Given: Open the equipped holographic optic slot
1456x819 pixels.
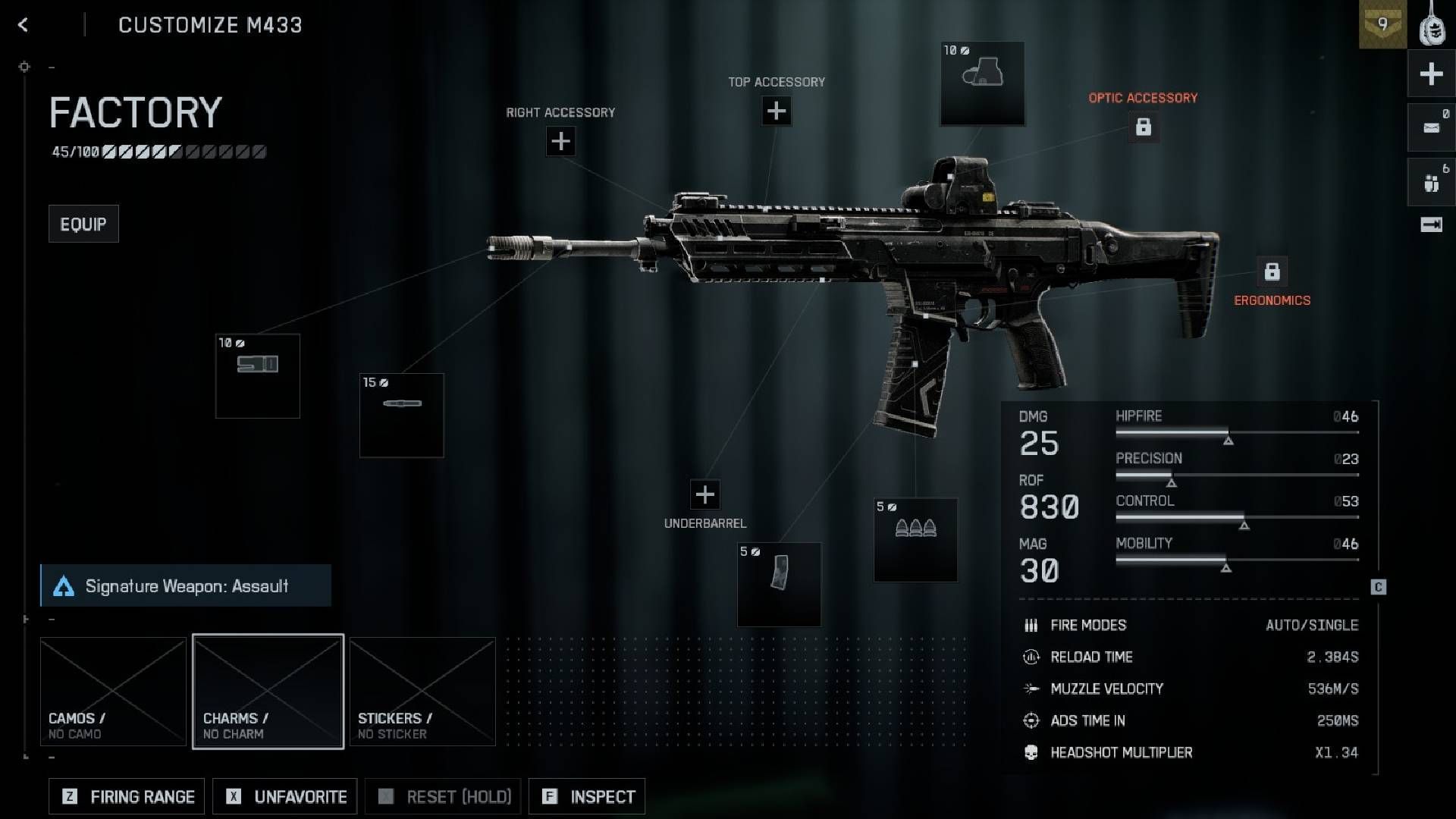Looking at the screenshot, I should click(982, 83).
